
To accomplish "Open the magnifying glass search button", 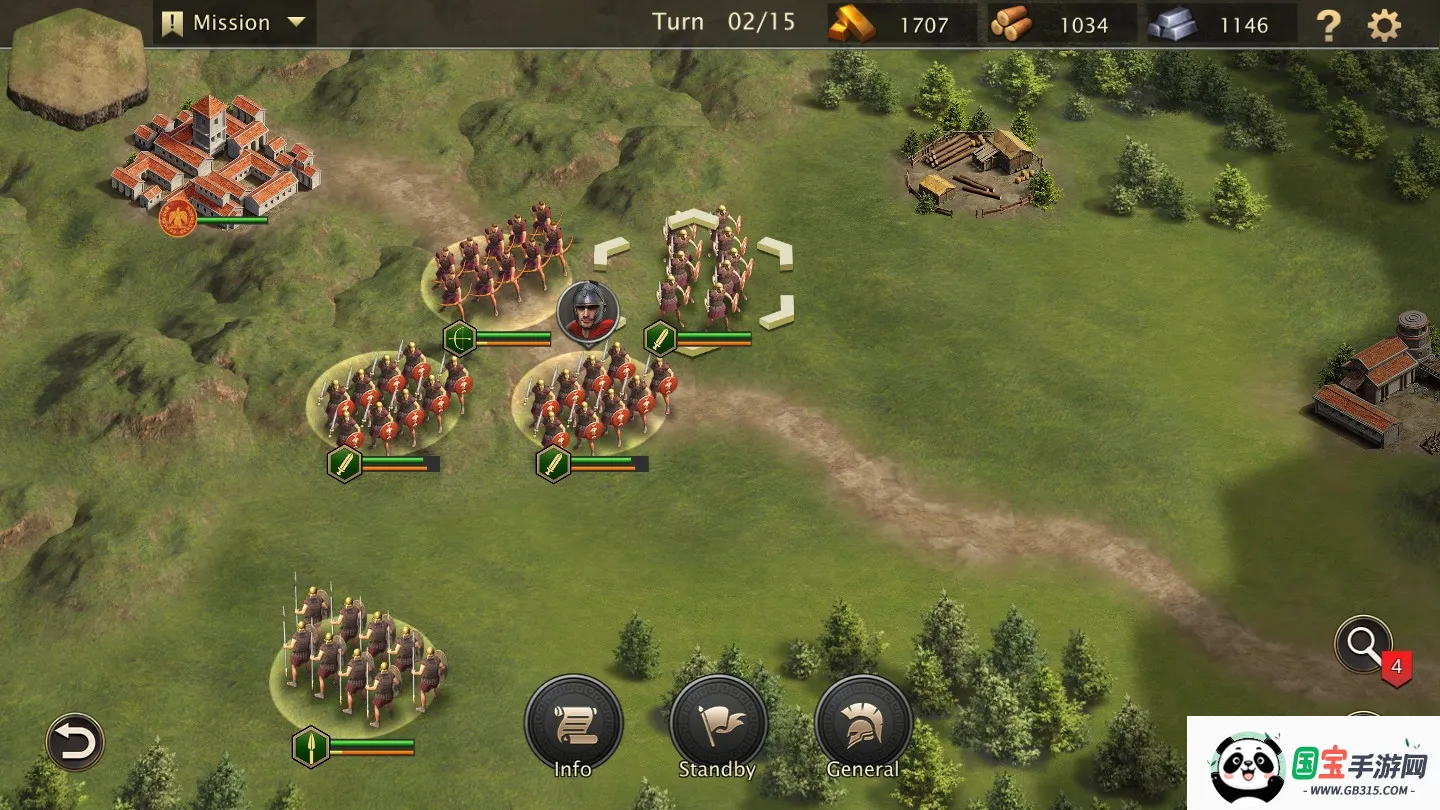I will point(1363,645).
